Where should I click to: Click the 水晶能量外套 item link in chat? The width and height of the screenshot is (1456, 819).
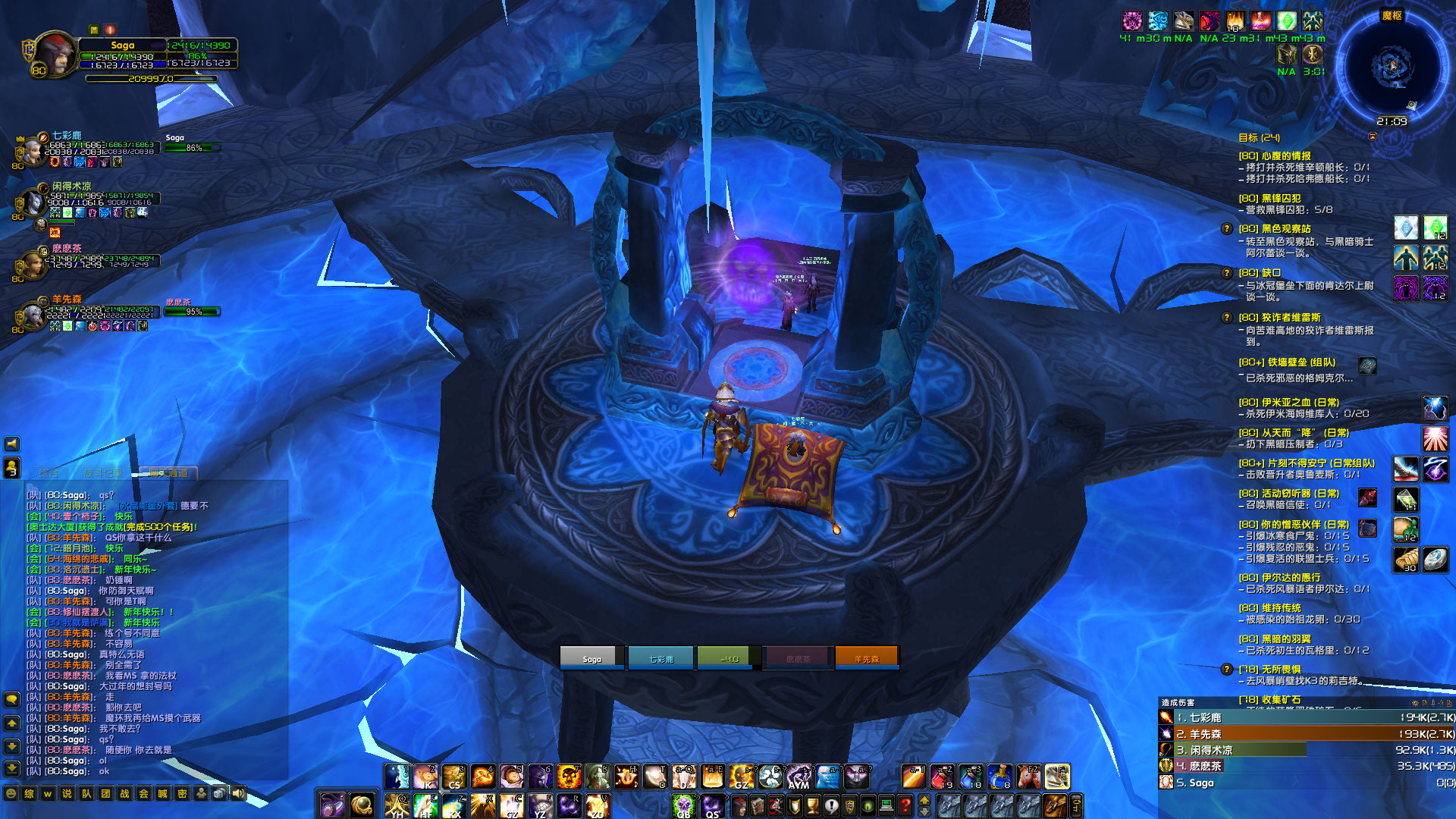pos(147,506)
